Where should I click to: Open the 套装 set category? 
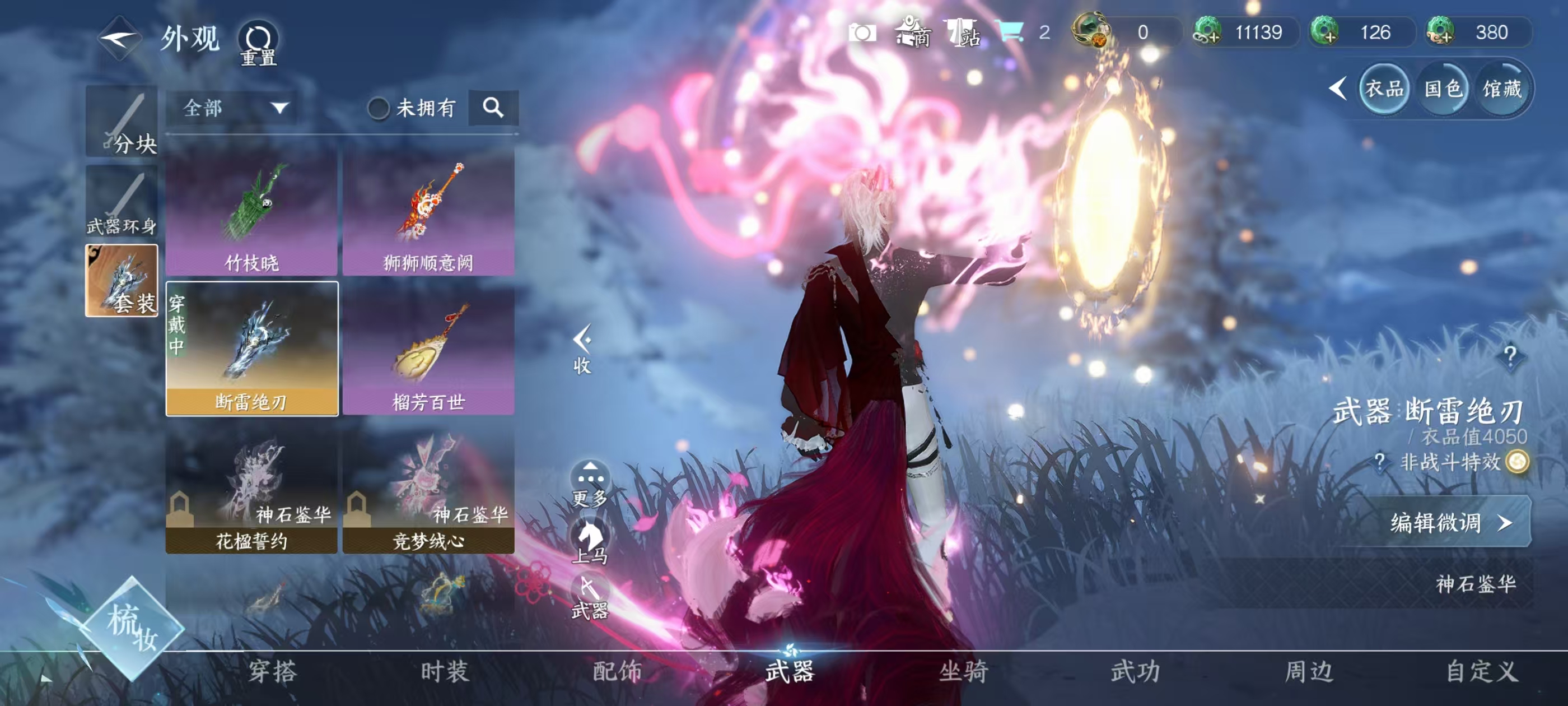[x=122, y=281]
